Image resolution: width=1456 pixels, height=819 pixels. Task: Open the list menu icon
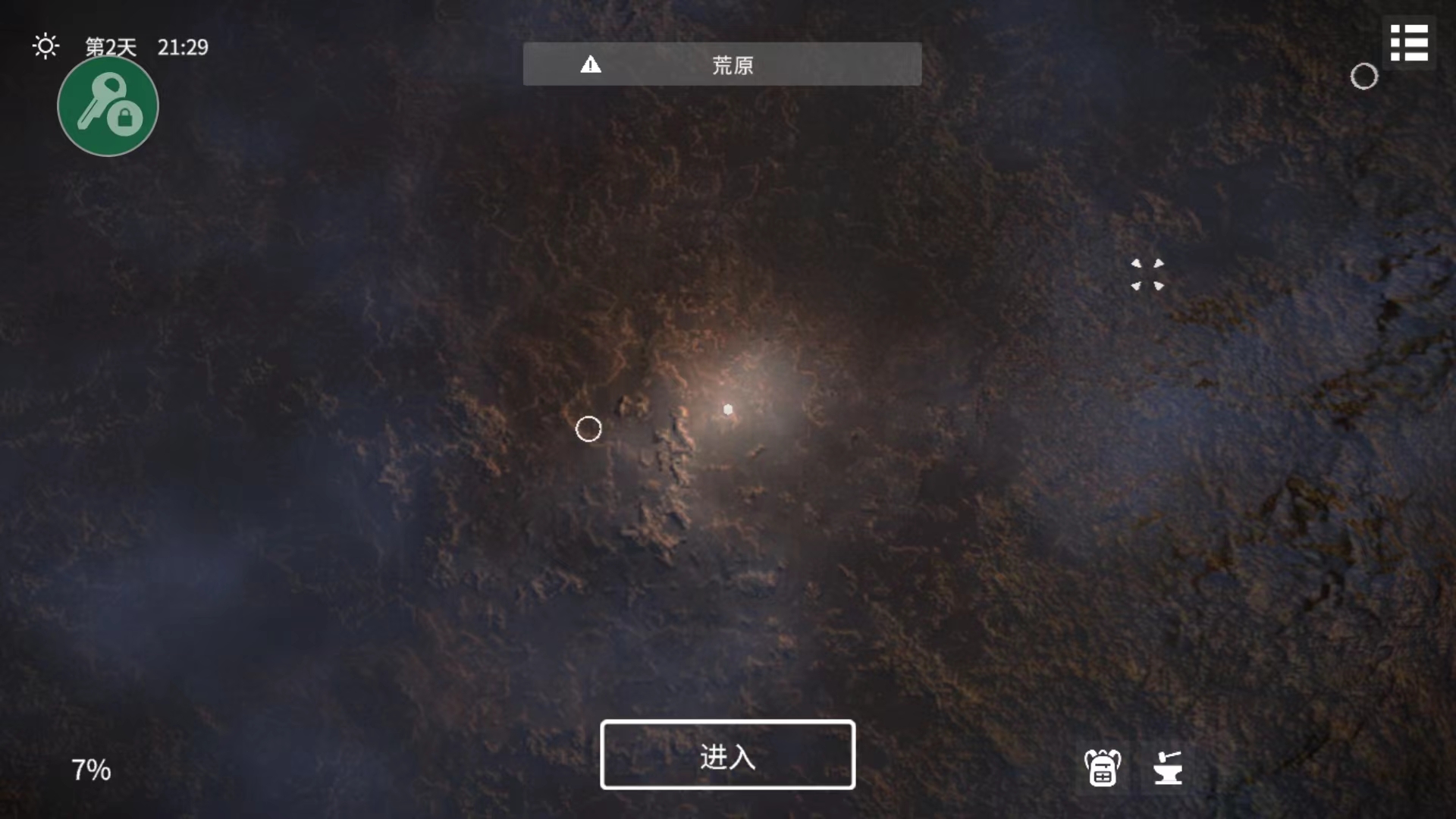pyautogui.click(x=1409, y=43)
